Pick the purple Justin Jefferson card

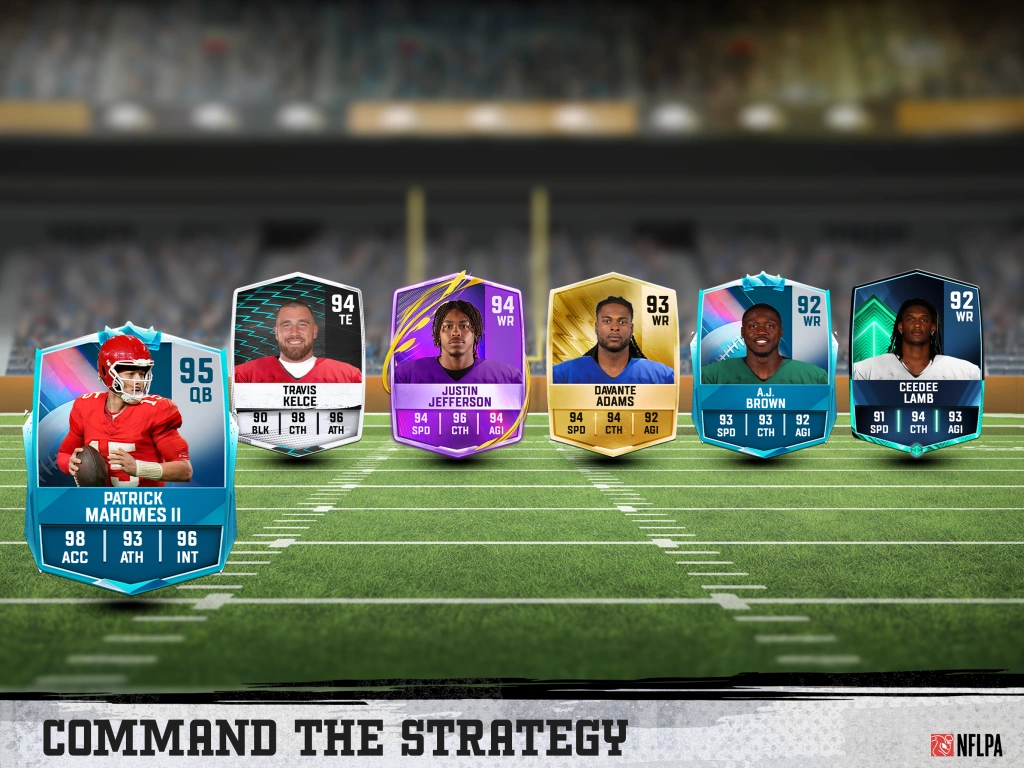click(458, 365)
